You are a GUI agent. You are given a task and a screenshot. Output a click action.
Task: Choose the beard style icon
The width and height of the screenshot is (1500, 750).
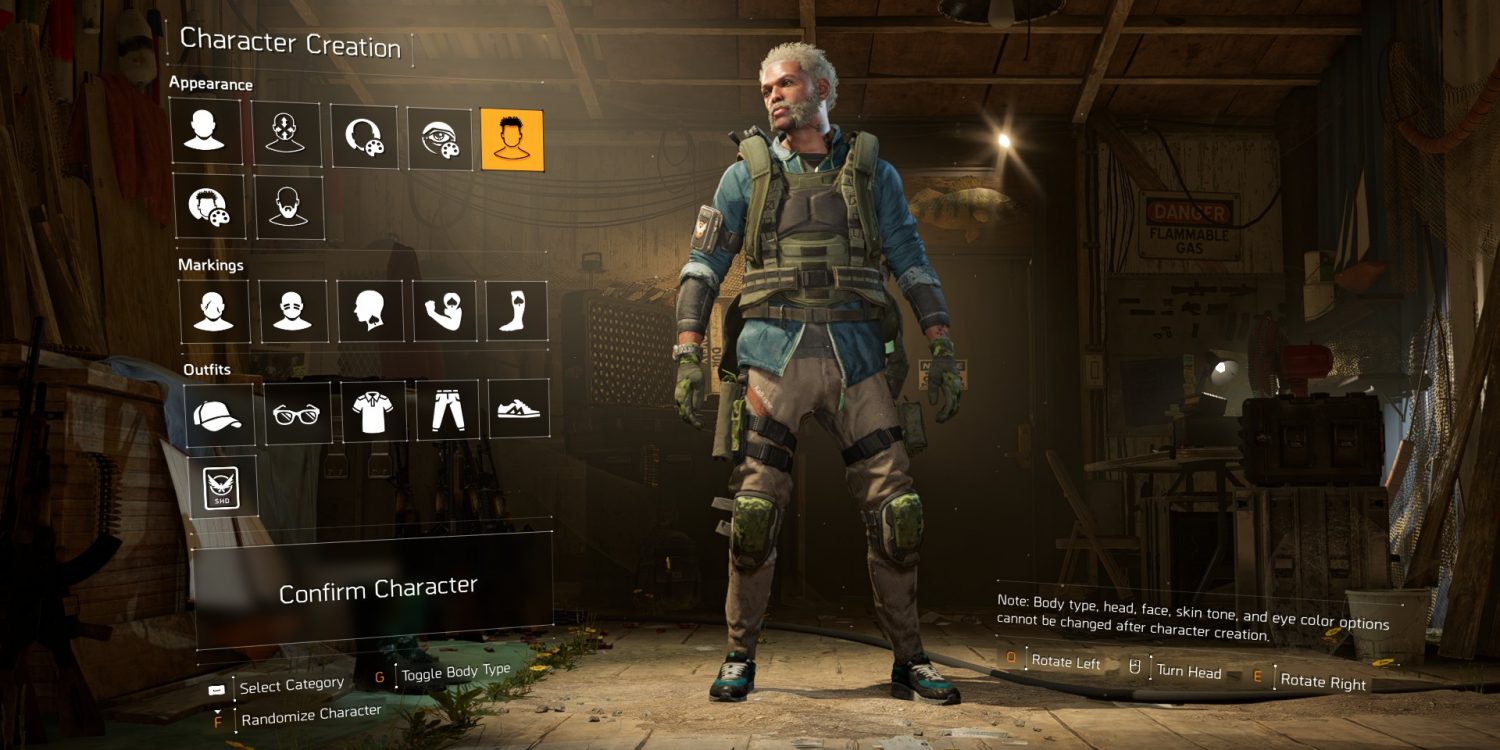pos(289,207)
